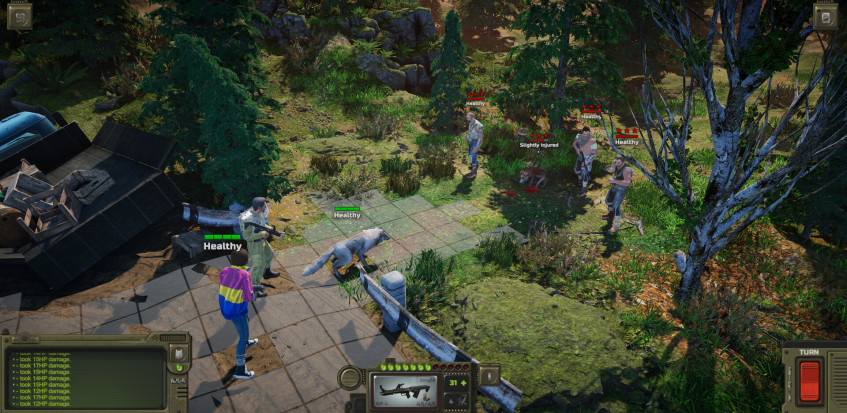Viewport: 847px width, 413px height.
Task: Open the top-left corner menu button
Action: point(19,15)
